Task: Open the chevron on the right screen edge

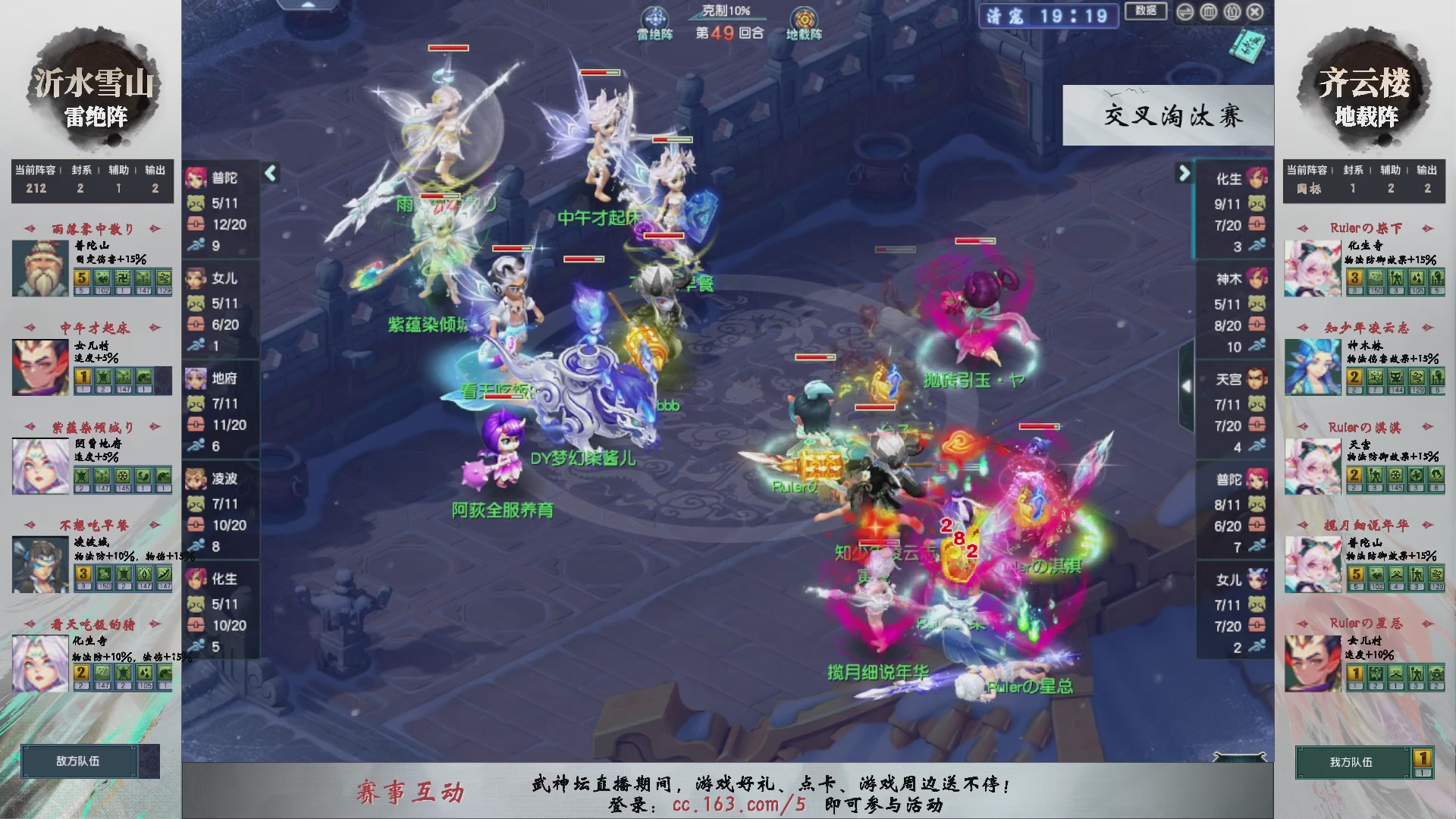Action: click(x=1188, y=385)
